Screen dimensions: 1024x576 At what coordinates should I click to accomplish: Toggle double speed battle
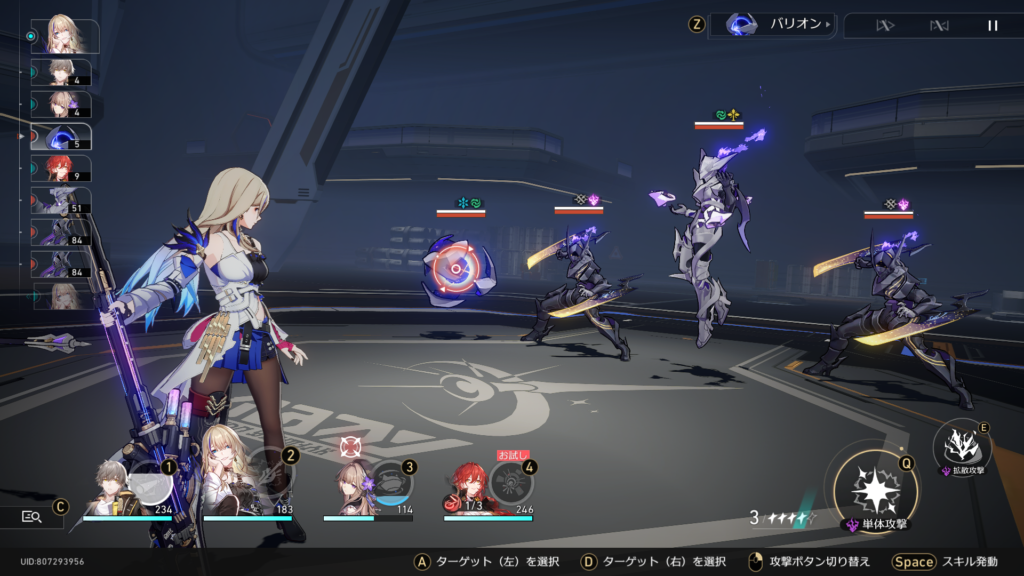(x=884, y=26)
